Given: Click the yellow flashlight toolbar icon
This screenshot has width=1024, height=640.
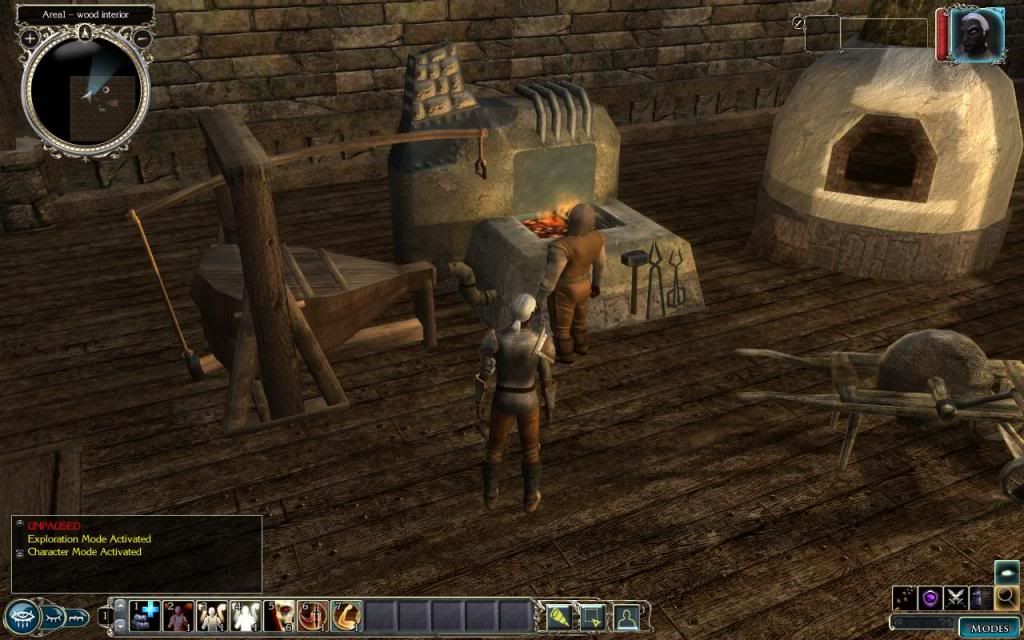Looking at the screenshot, I should click(560, 616).
